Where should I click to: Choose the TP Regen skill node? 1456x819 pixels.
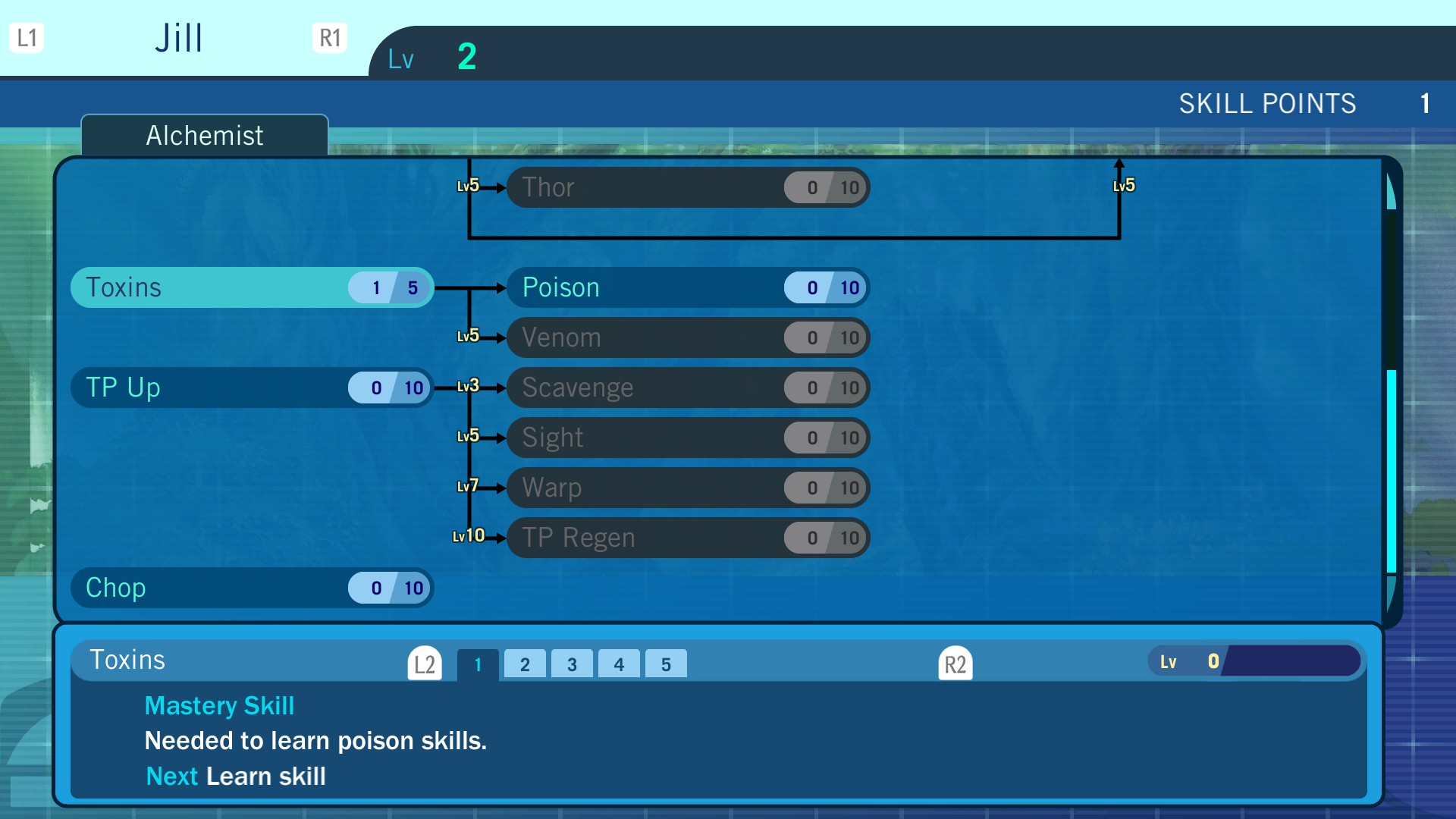point(687,538)
